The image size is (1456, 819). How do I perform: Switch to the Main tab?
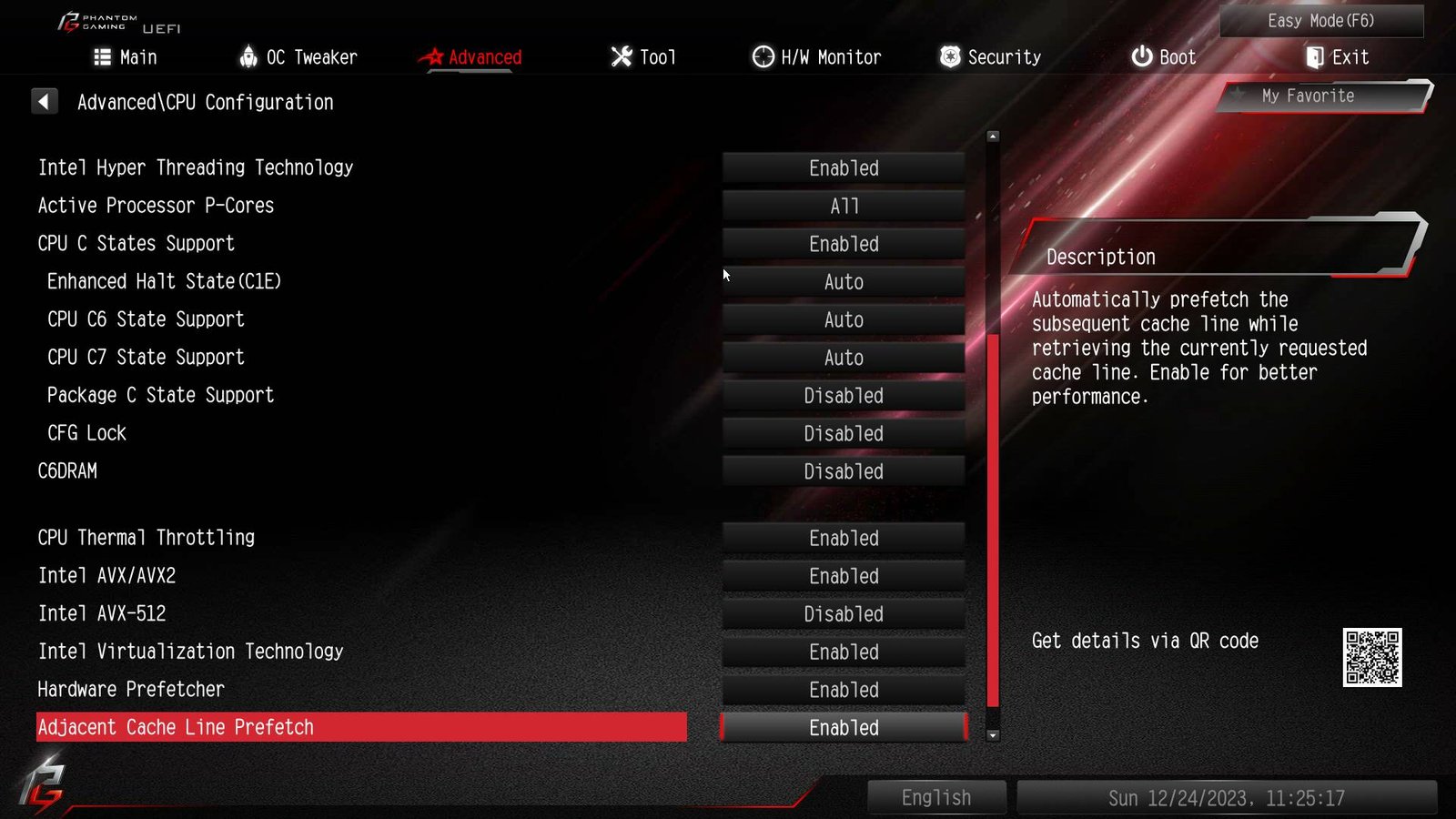click(126, 57)
